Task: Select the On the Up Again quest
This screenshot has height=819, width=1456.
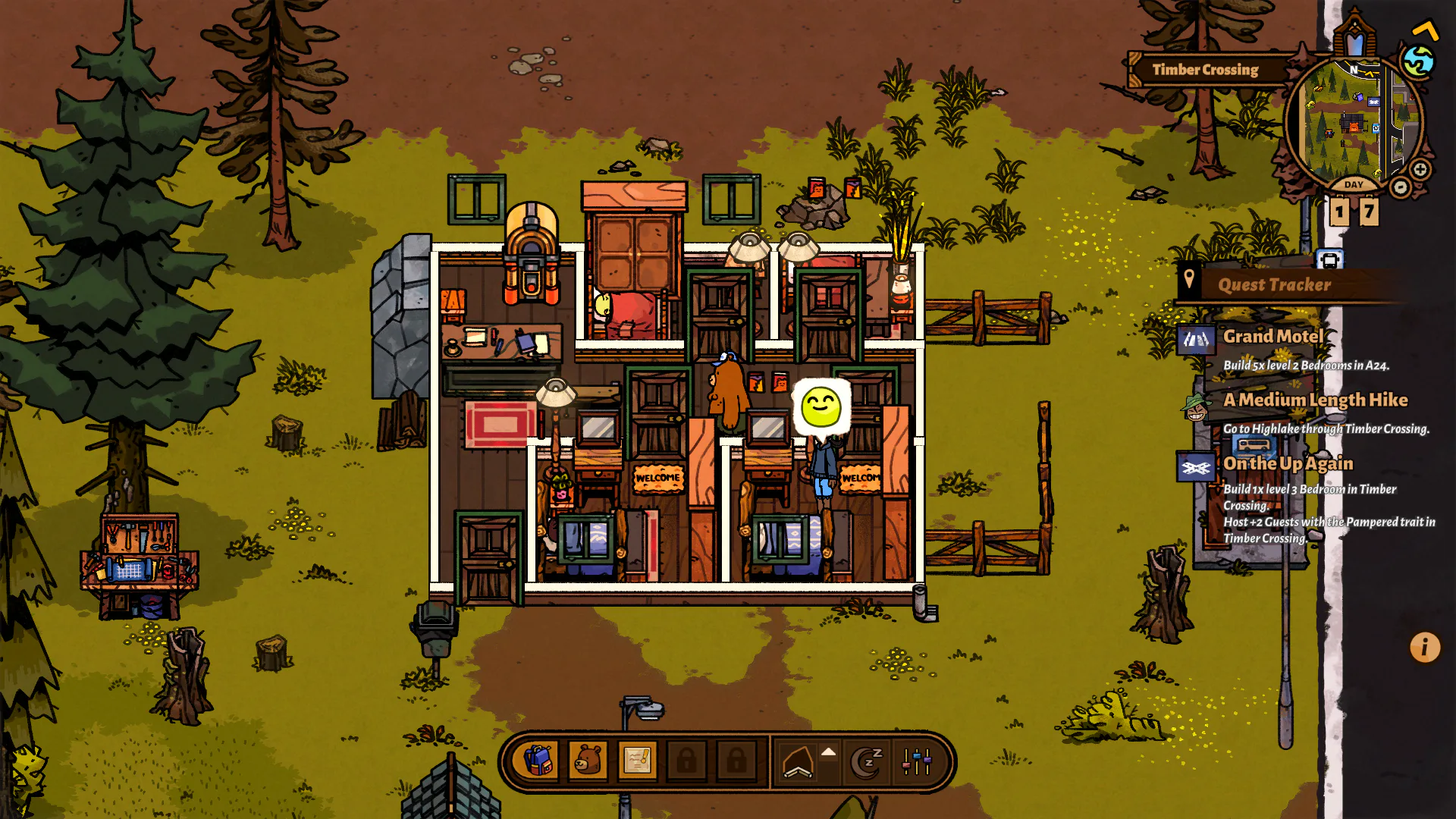Action: pyautogui.click(x=1288, y=463)
